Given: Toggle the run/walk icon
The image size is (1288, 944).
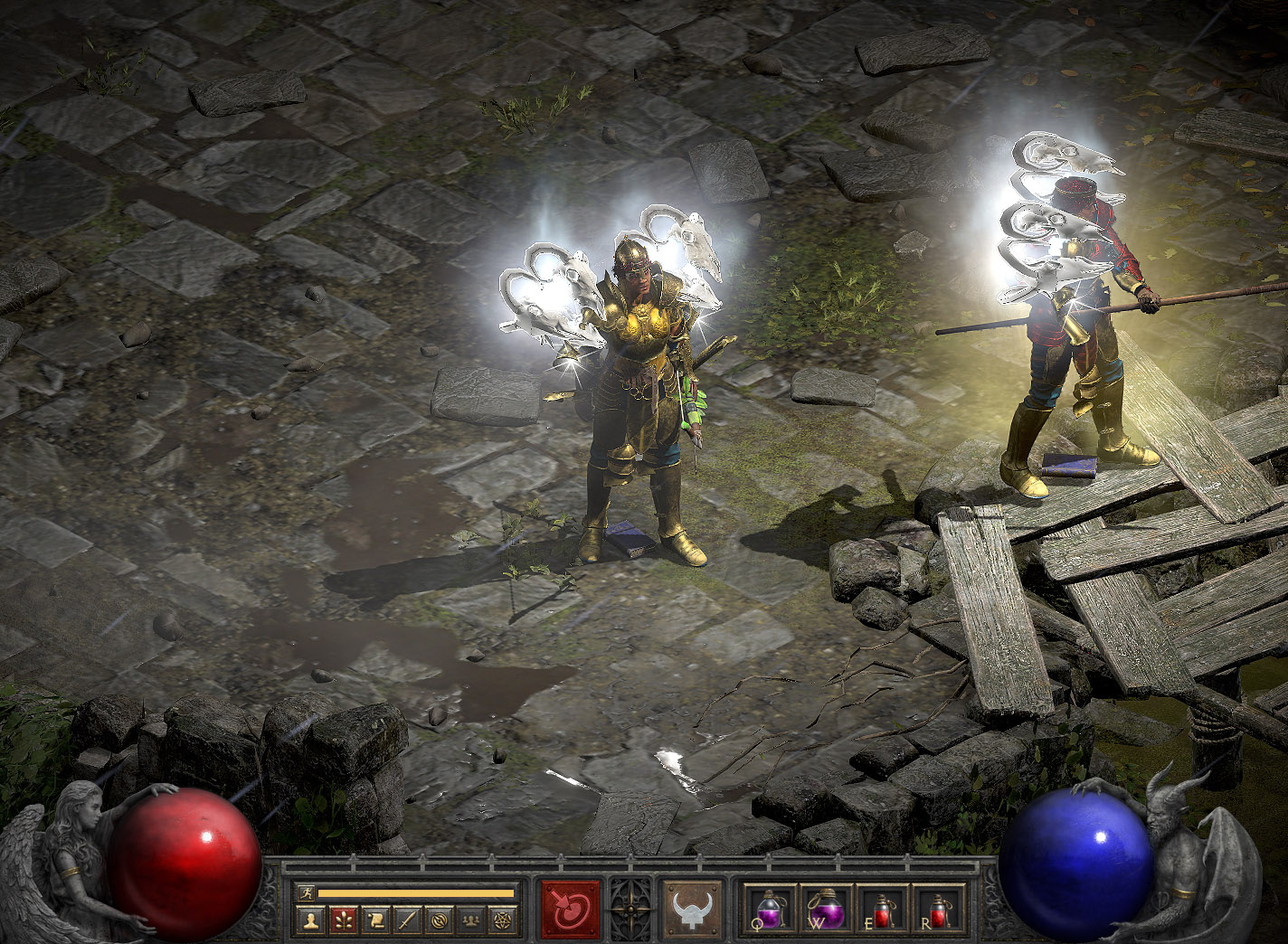Looking at the screenshot, I should click(307, 892).
